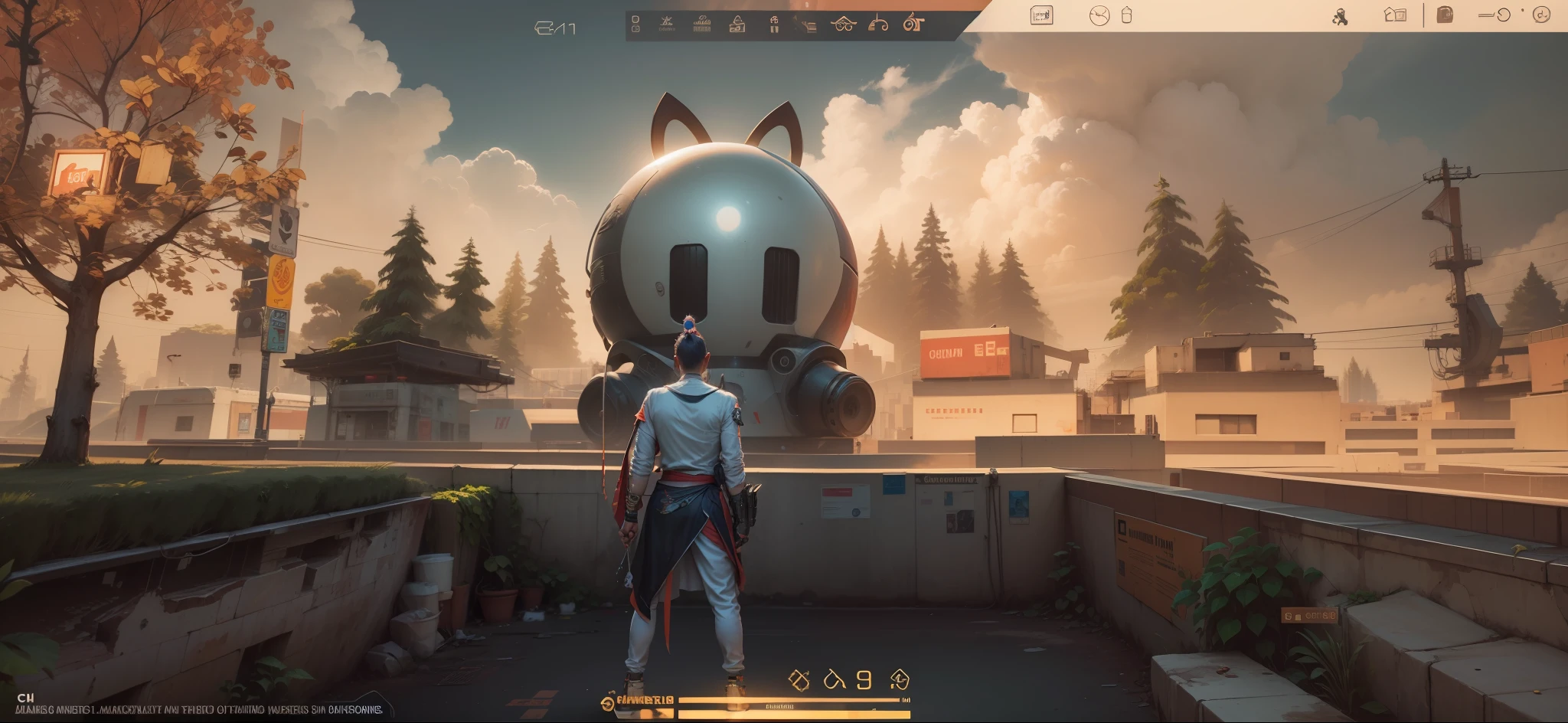This screenshot has width=1568, height=723.
Task: Activate the tilted shield ability icon
Action: pyautogui.click(x=799, y=680)
